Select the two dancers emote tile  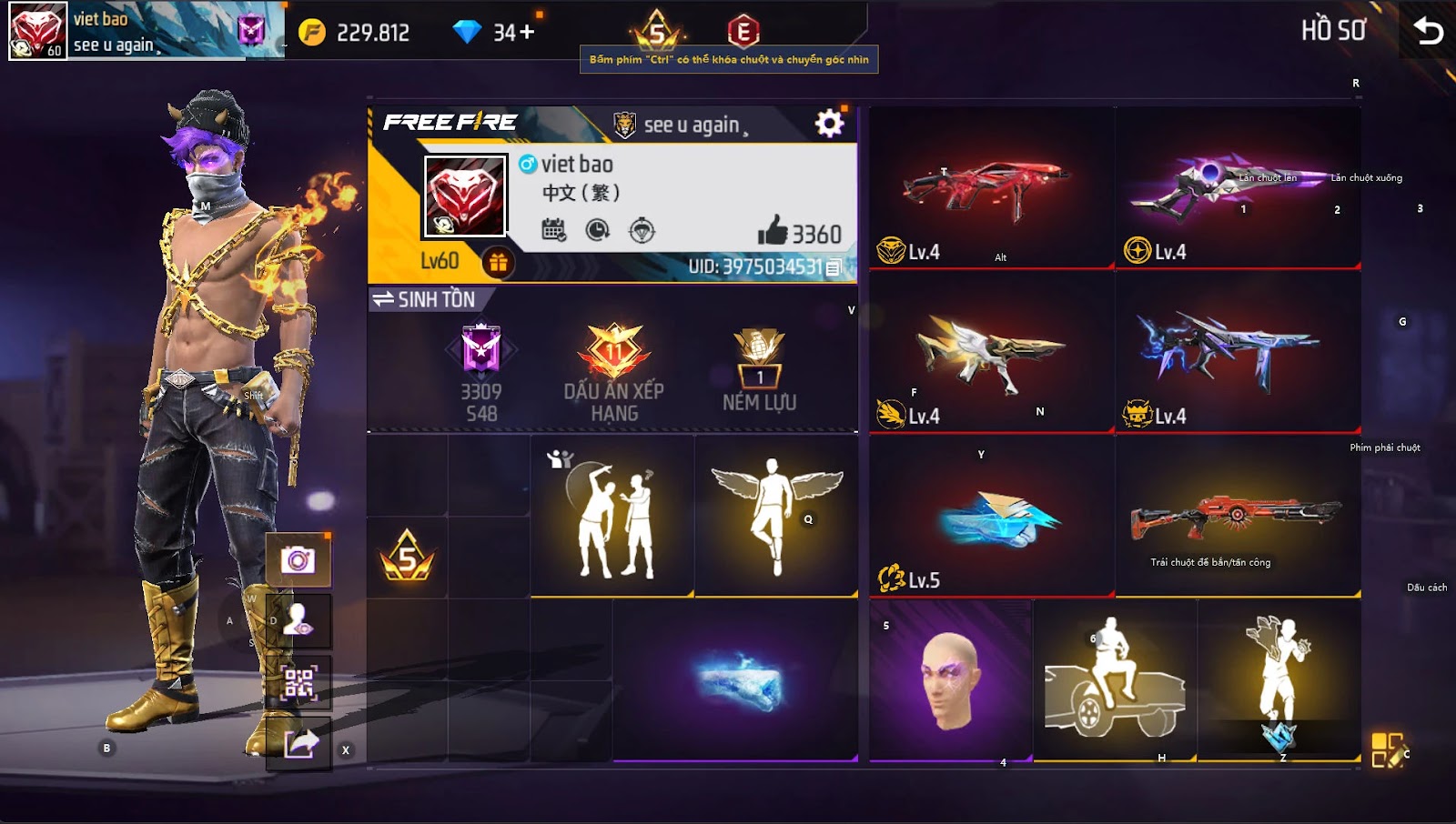click(612, 516)
